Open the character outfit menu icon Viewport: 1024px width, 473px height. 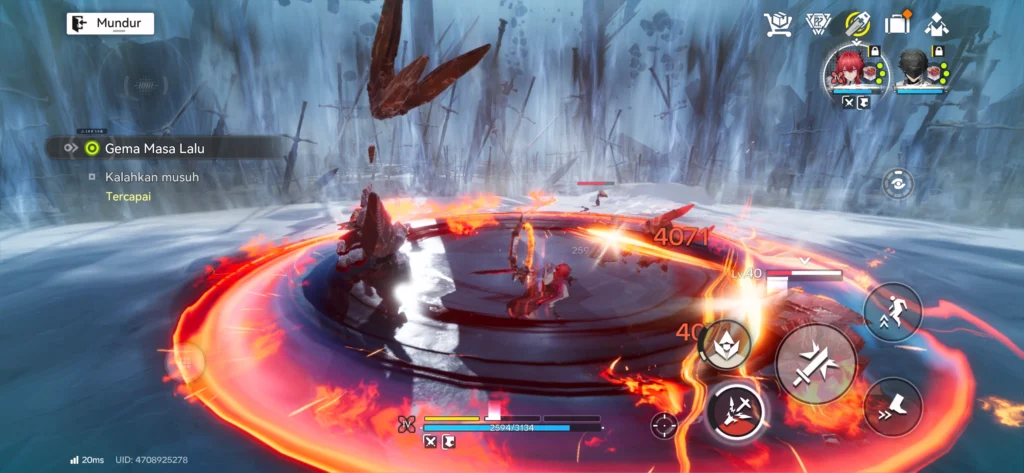(x=937, y=24)
